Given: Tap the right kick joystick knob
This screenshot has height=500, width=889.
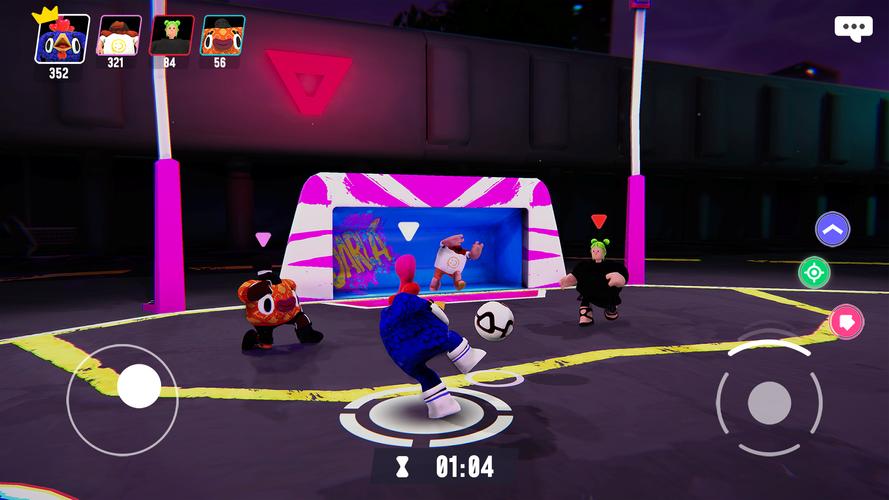Looking at the screenshot, I should (769, 402).
